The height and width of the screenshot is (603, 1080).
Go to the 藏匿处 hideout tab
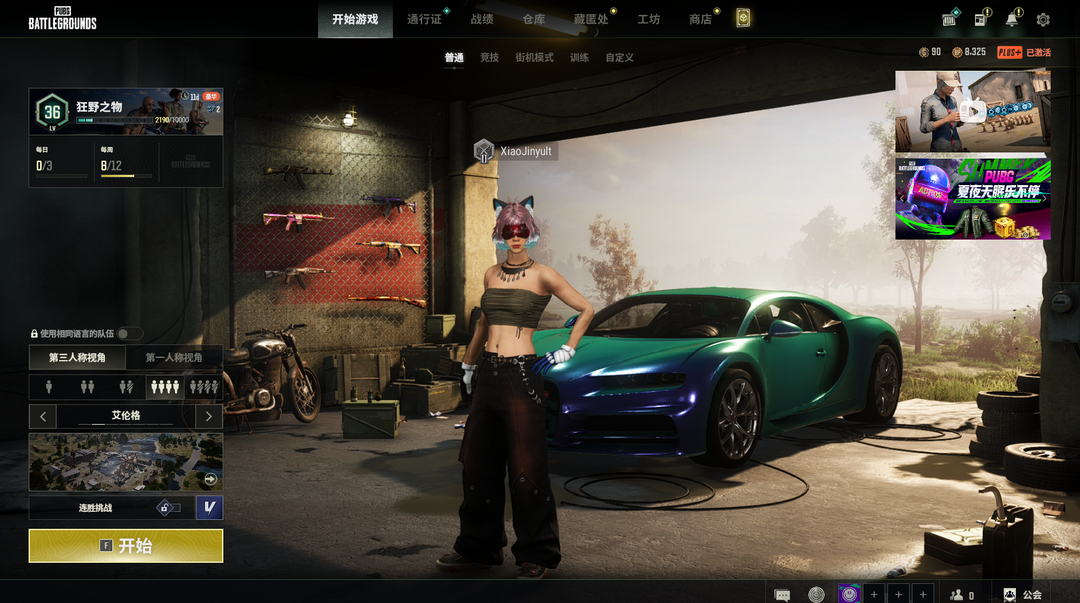pos(591,19)
